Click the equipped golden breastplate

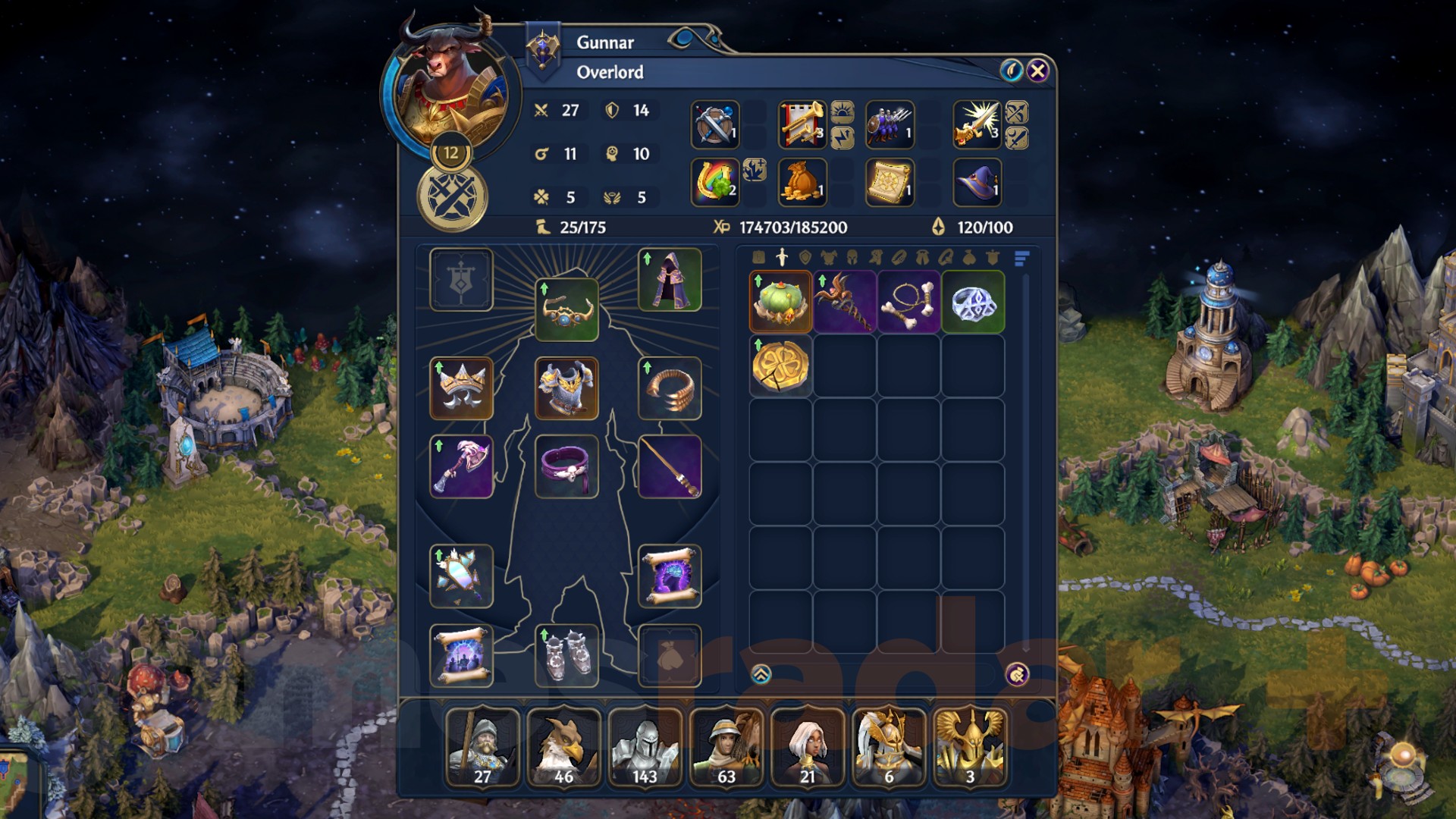point(566,389)
